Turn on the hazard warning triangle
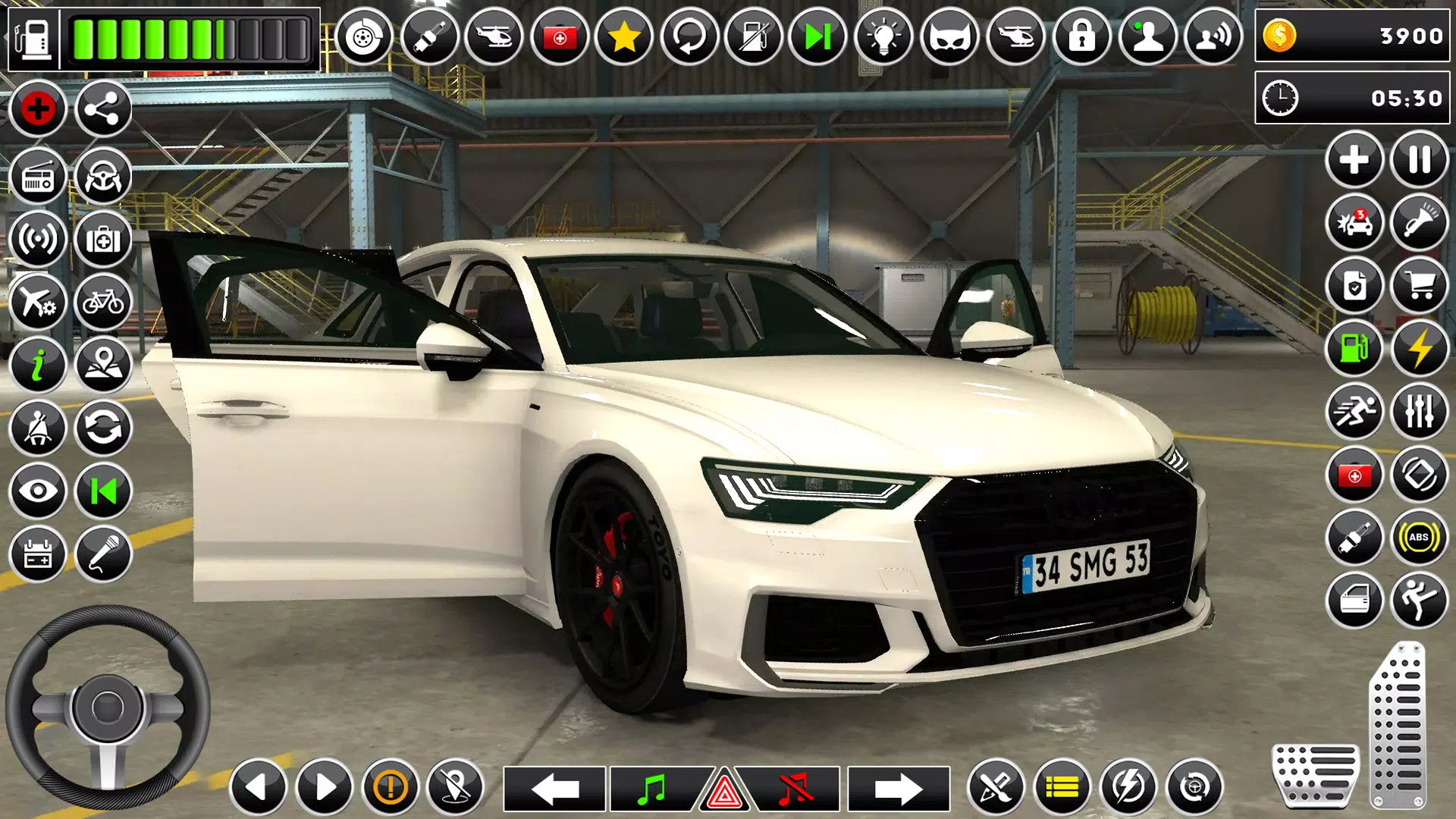 pos(724,792)
